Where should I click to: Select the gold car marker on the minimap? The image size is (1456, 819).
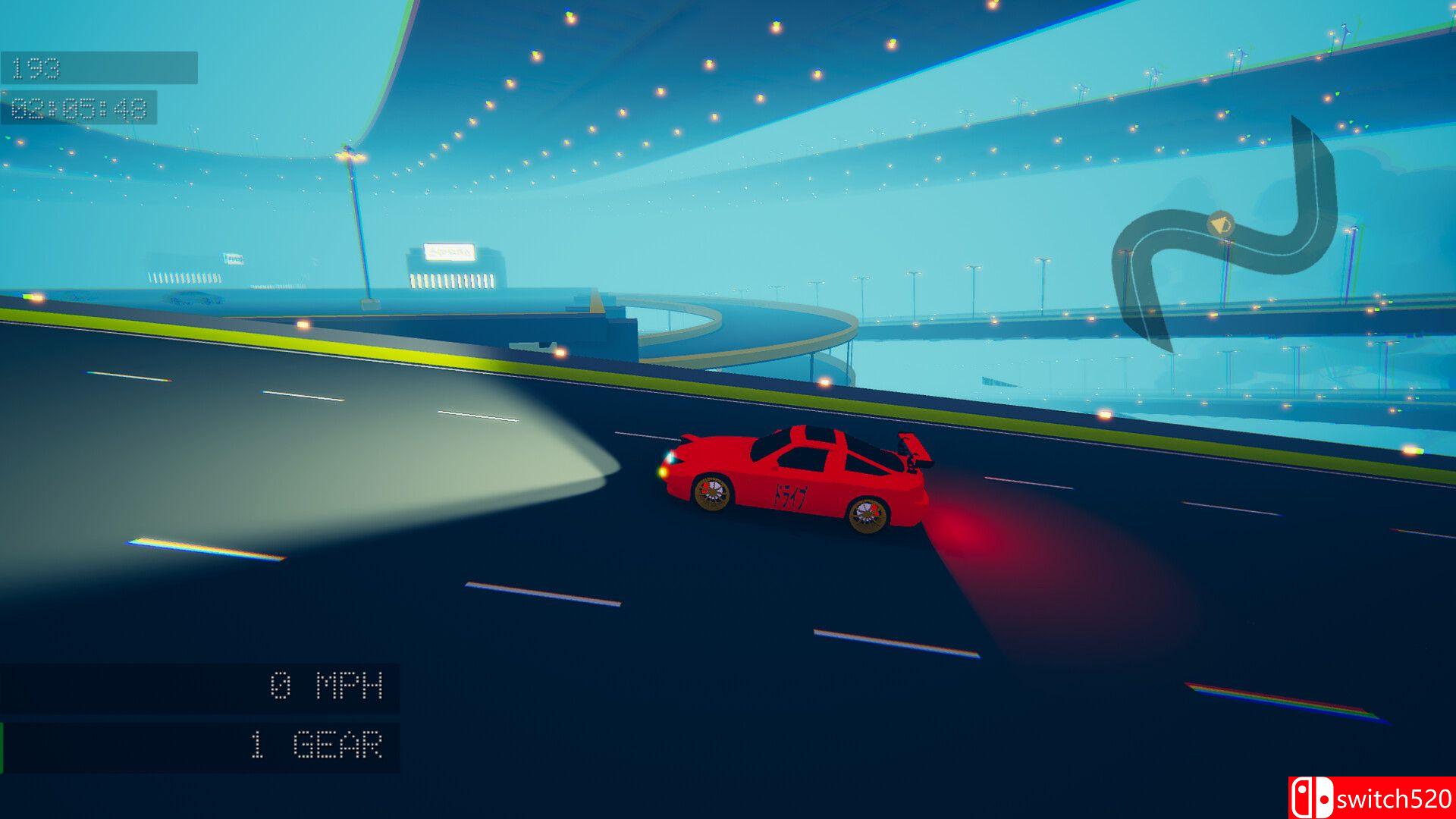pyautogui.click(x=1219, y=224)
